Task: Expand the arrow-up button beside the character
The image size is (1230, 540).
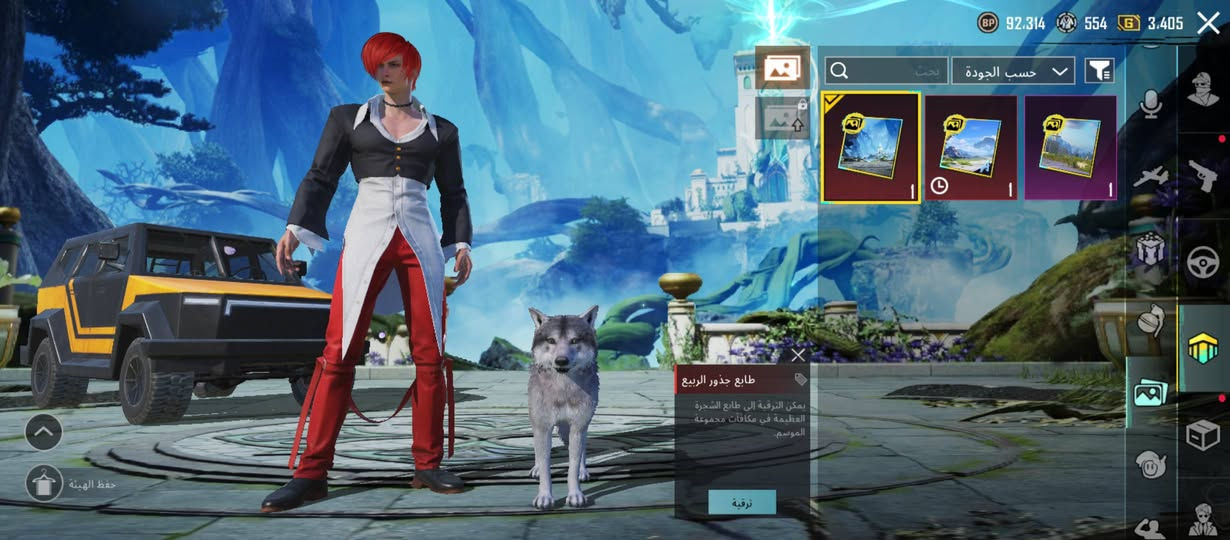Action: 44,432
